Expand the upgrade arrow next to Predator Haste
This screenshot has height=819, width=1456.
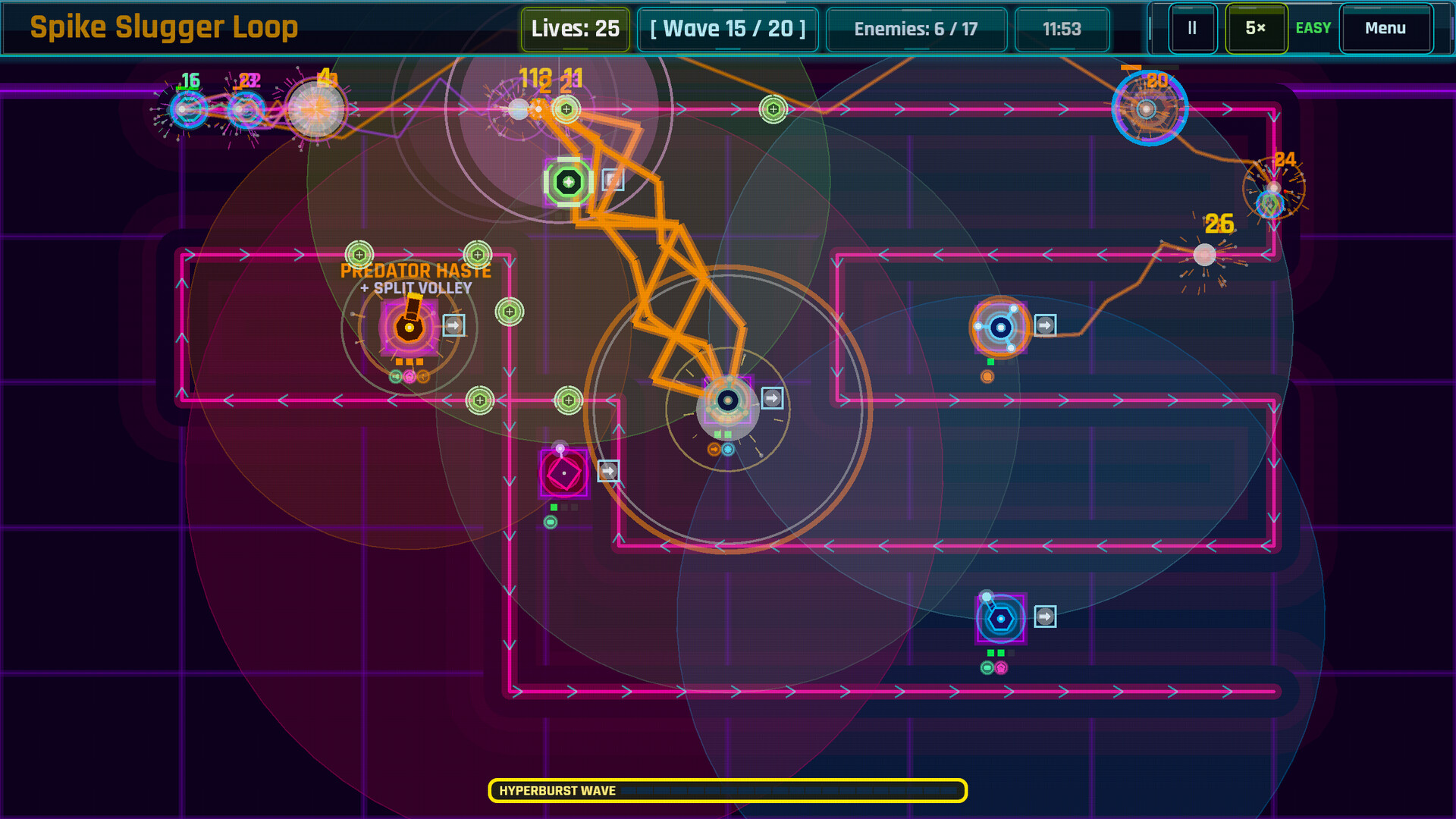click(453, 326)
